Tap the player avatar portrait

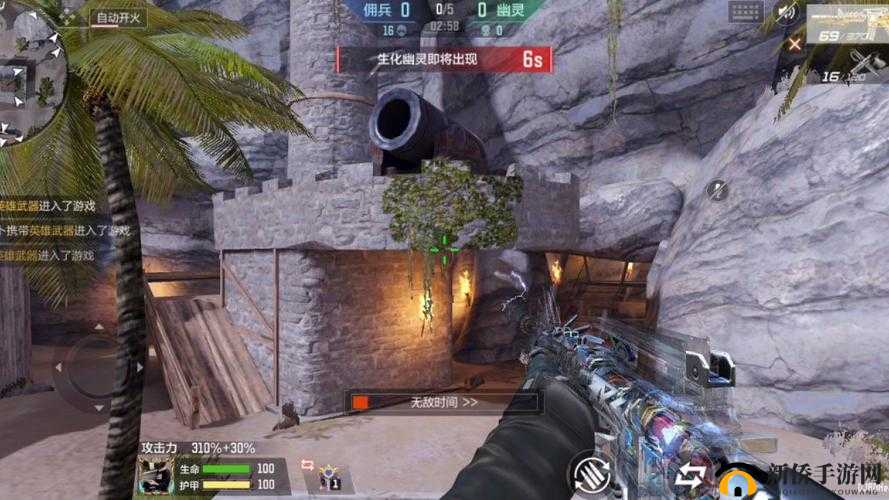pos(155,476)
